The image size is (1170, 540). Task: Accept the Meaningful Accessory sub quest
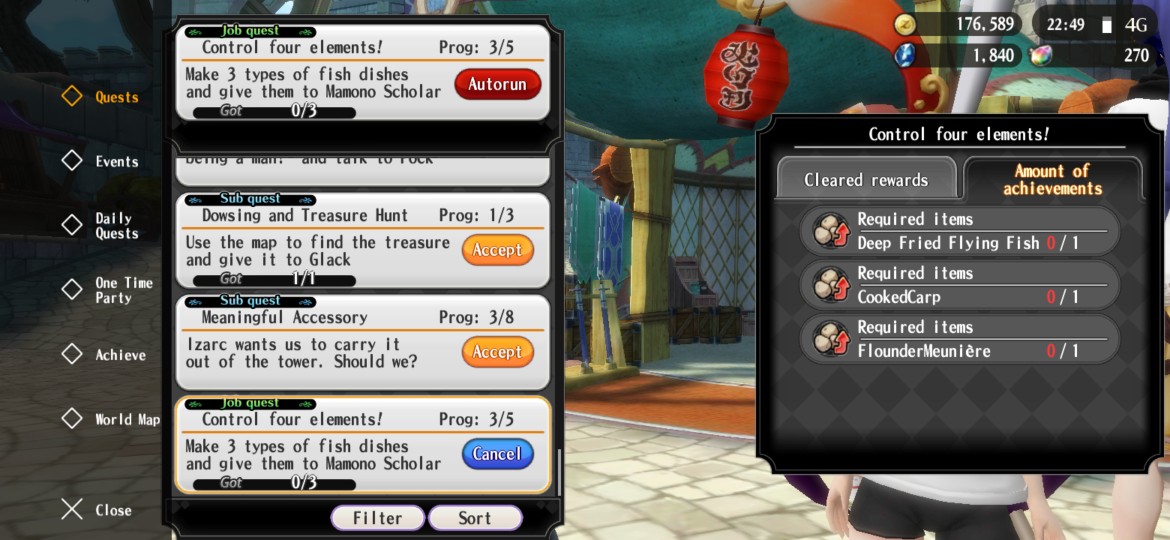point(497,352)
